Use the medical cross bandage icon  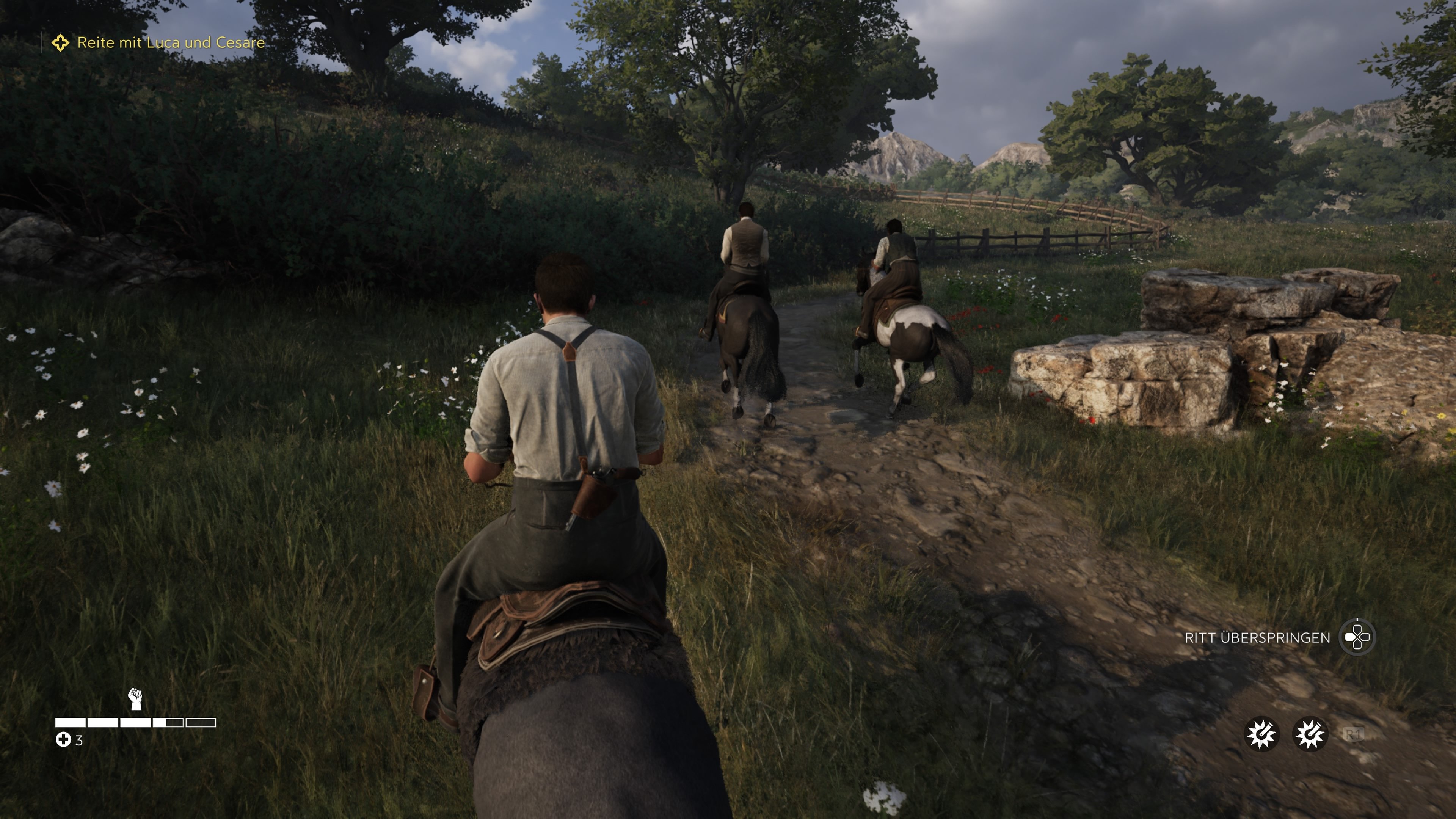pos(63,740)
